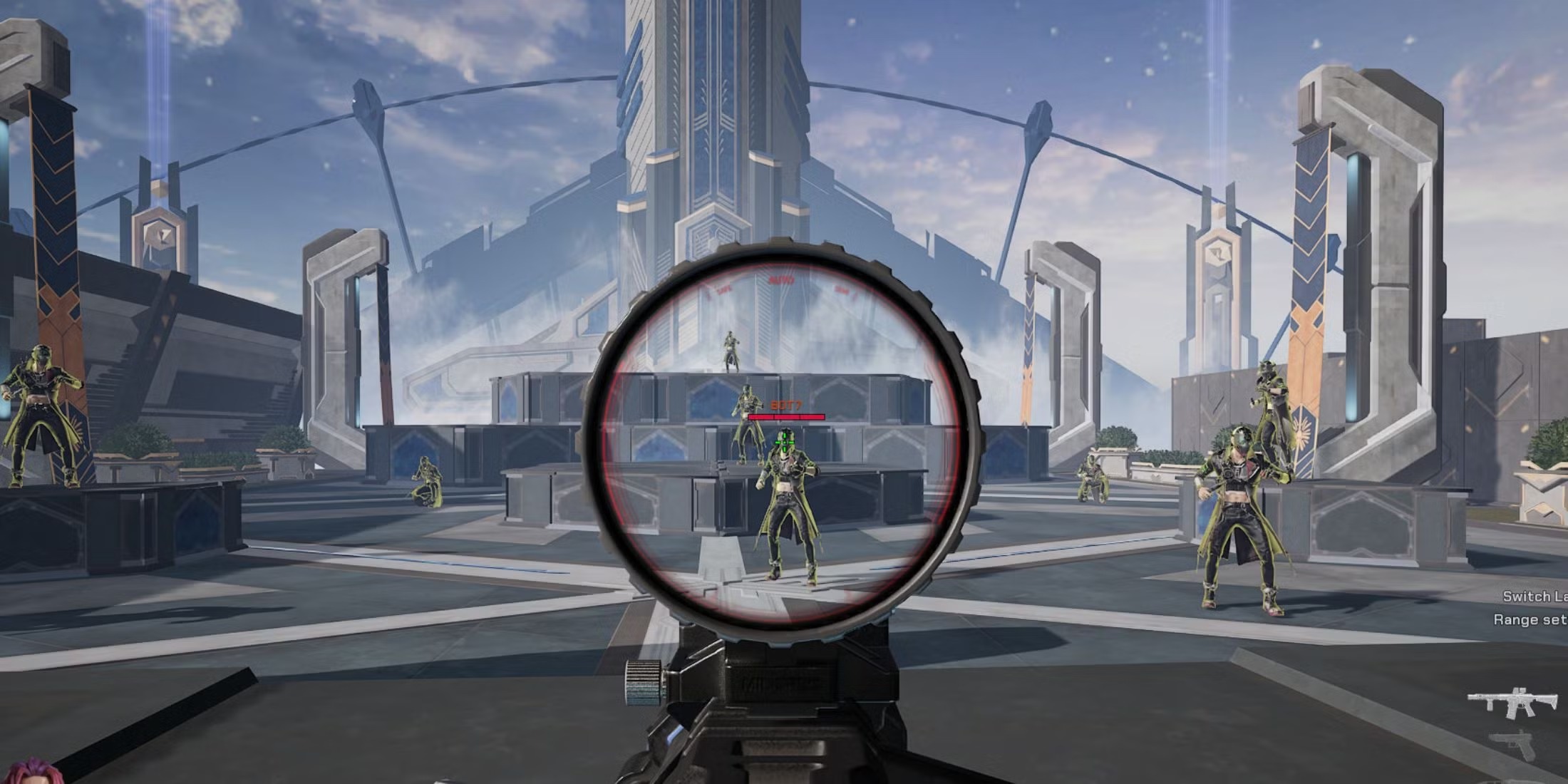Screen dimensions: 1568x784
Task: Open the Range settings option
Action: [x=1530, y=620]
